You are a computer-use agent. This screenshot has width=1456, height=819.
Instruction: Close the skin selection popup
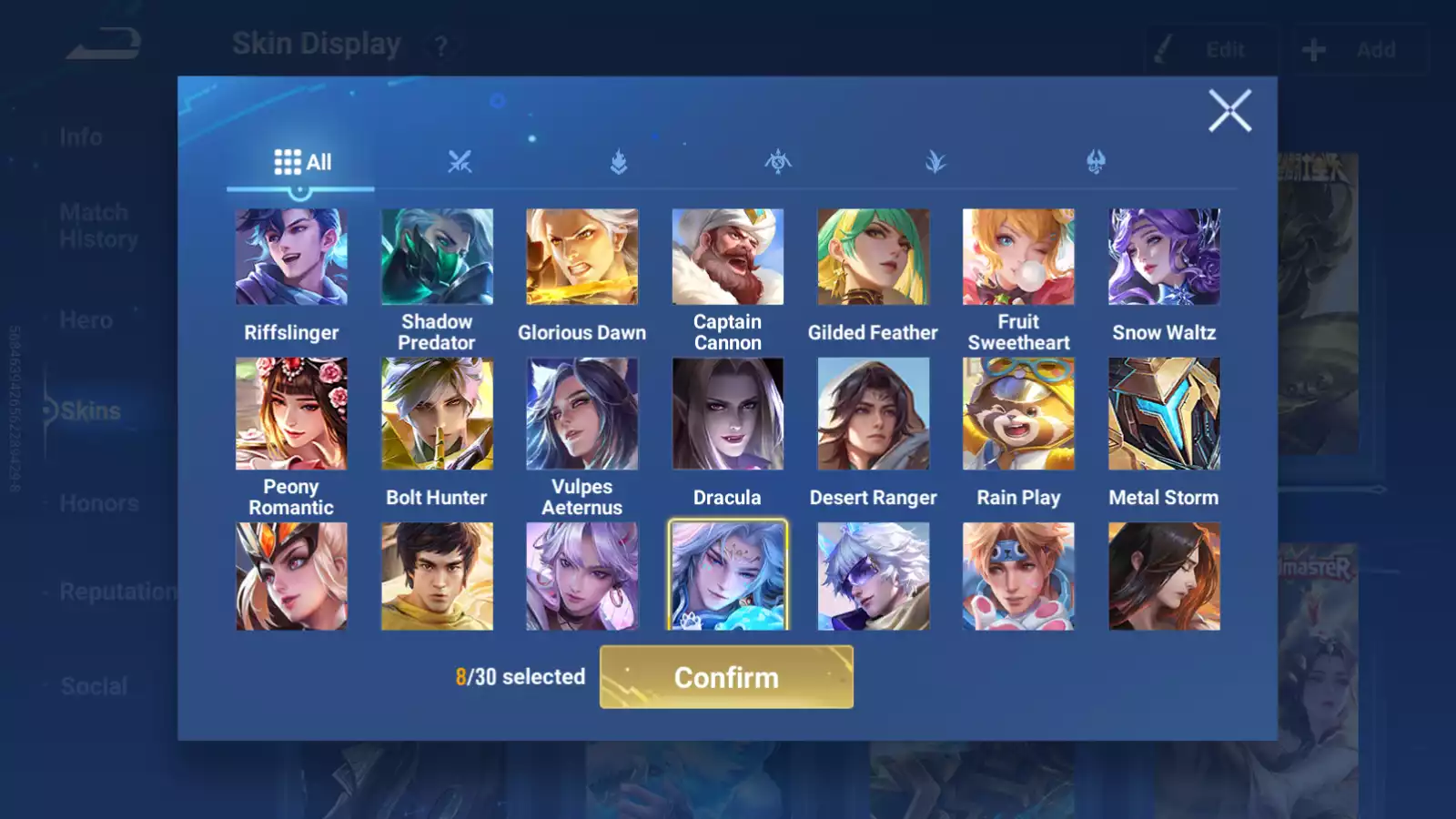pyautogui.click(x=1229, y=111)
